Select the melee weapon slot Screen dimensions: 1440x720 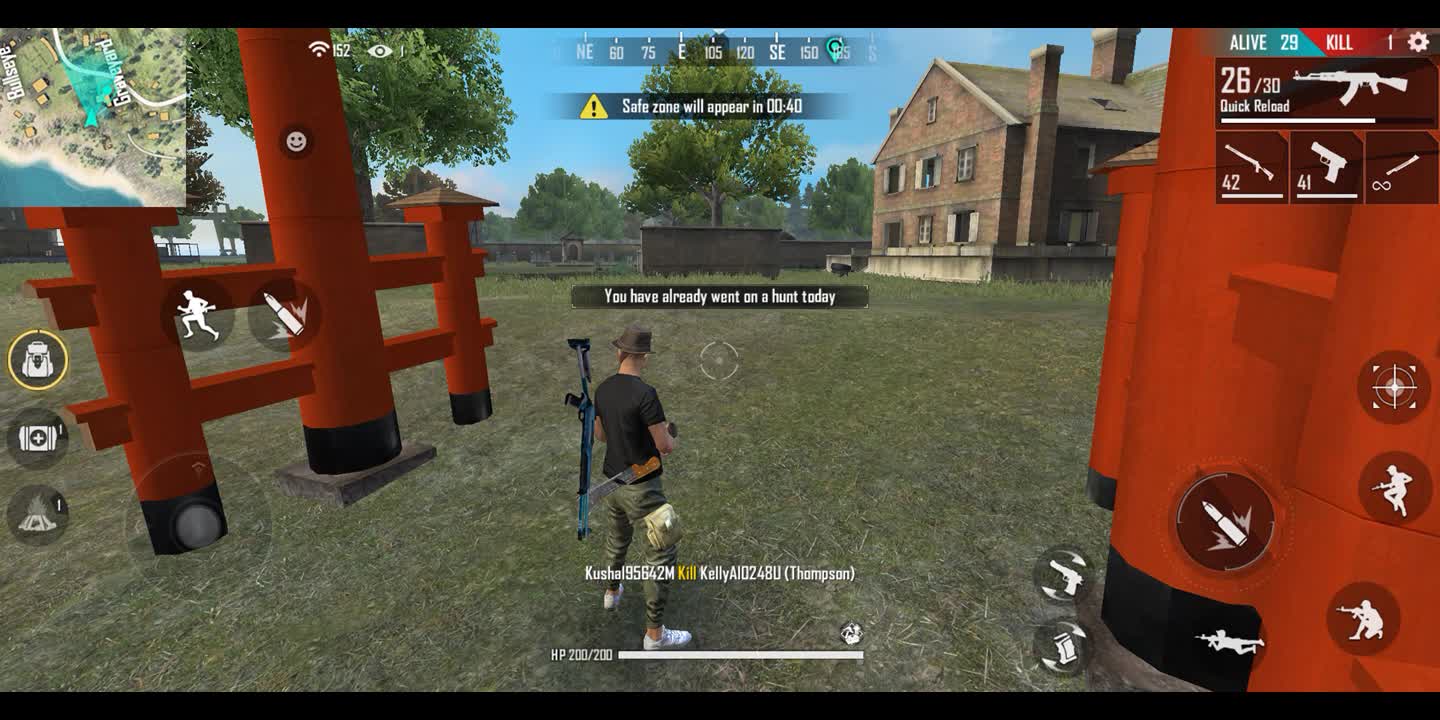point(1401,167)
